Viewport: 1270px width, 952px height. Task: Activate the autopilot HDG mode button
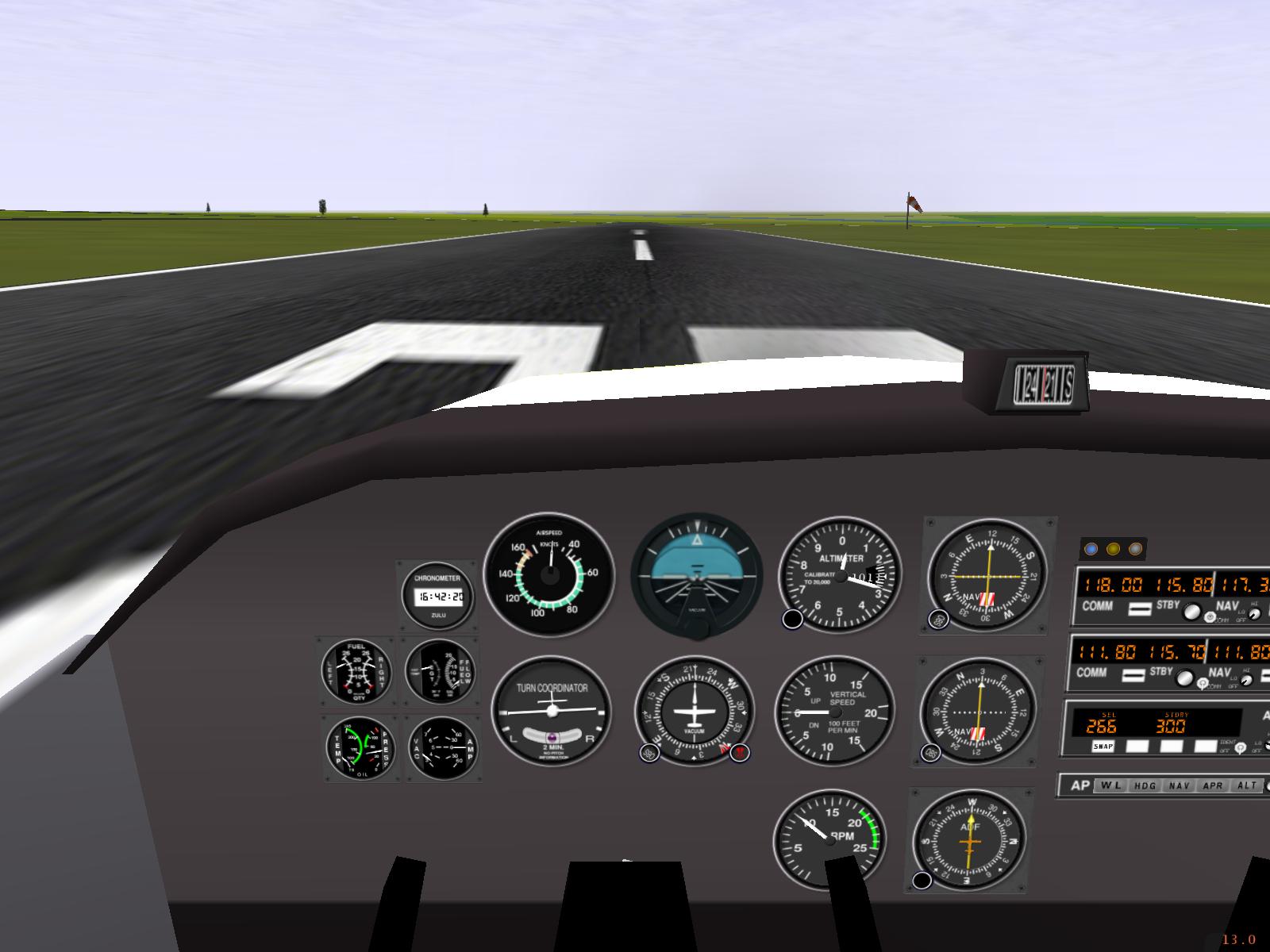tap(1145, 785)
